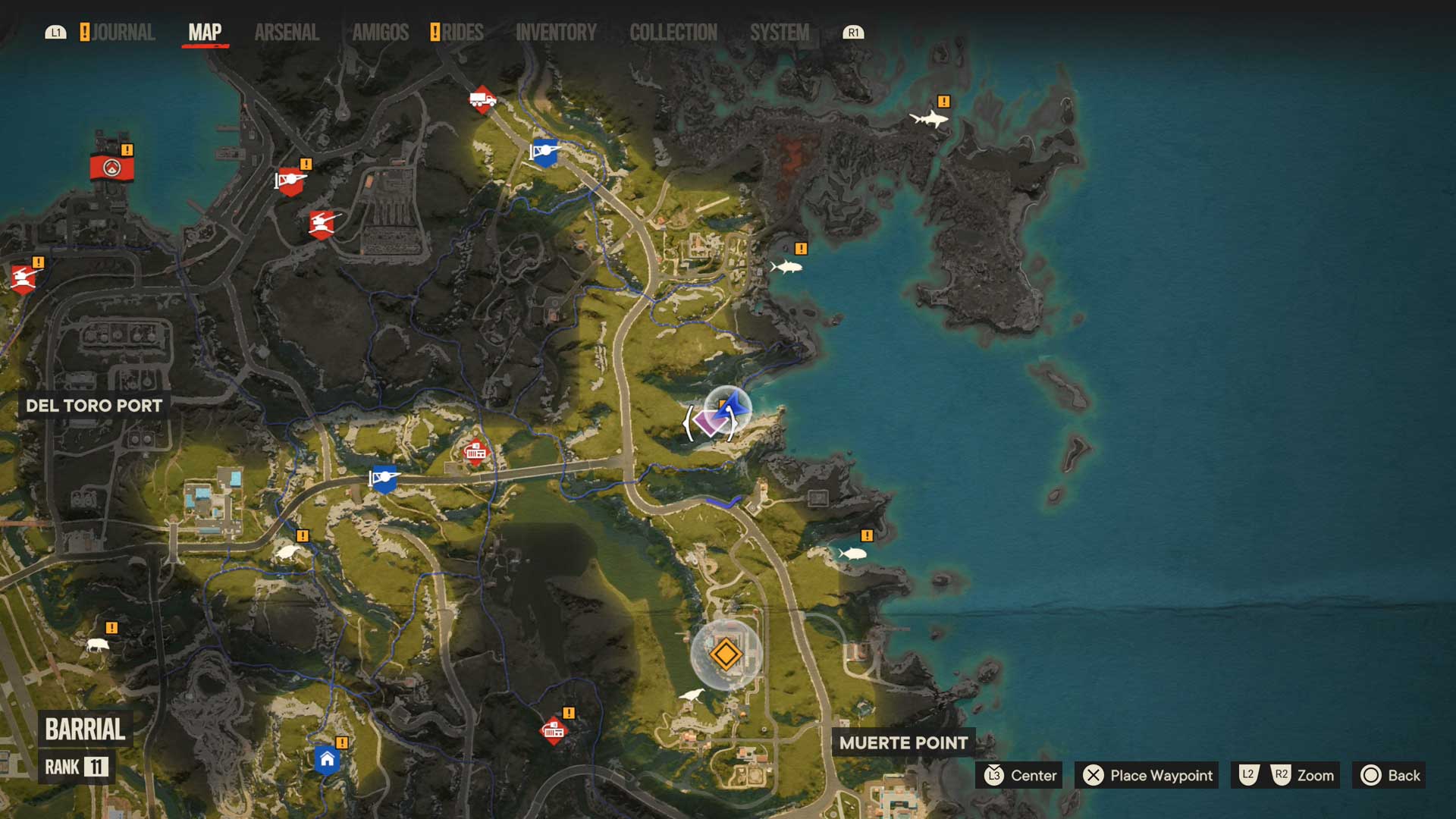Select the shark hunting spot marker

click(x=928, y=118)
